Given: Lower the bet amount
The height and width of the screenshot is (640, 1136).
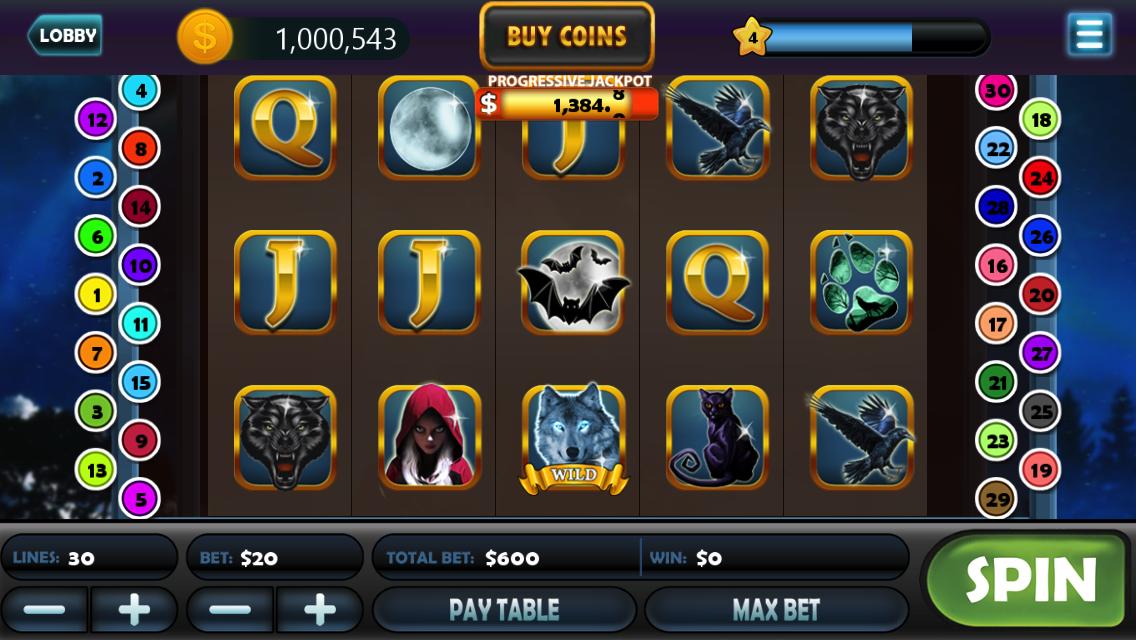Looking at the screenshot, I should tap(230, 609).
